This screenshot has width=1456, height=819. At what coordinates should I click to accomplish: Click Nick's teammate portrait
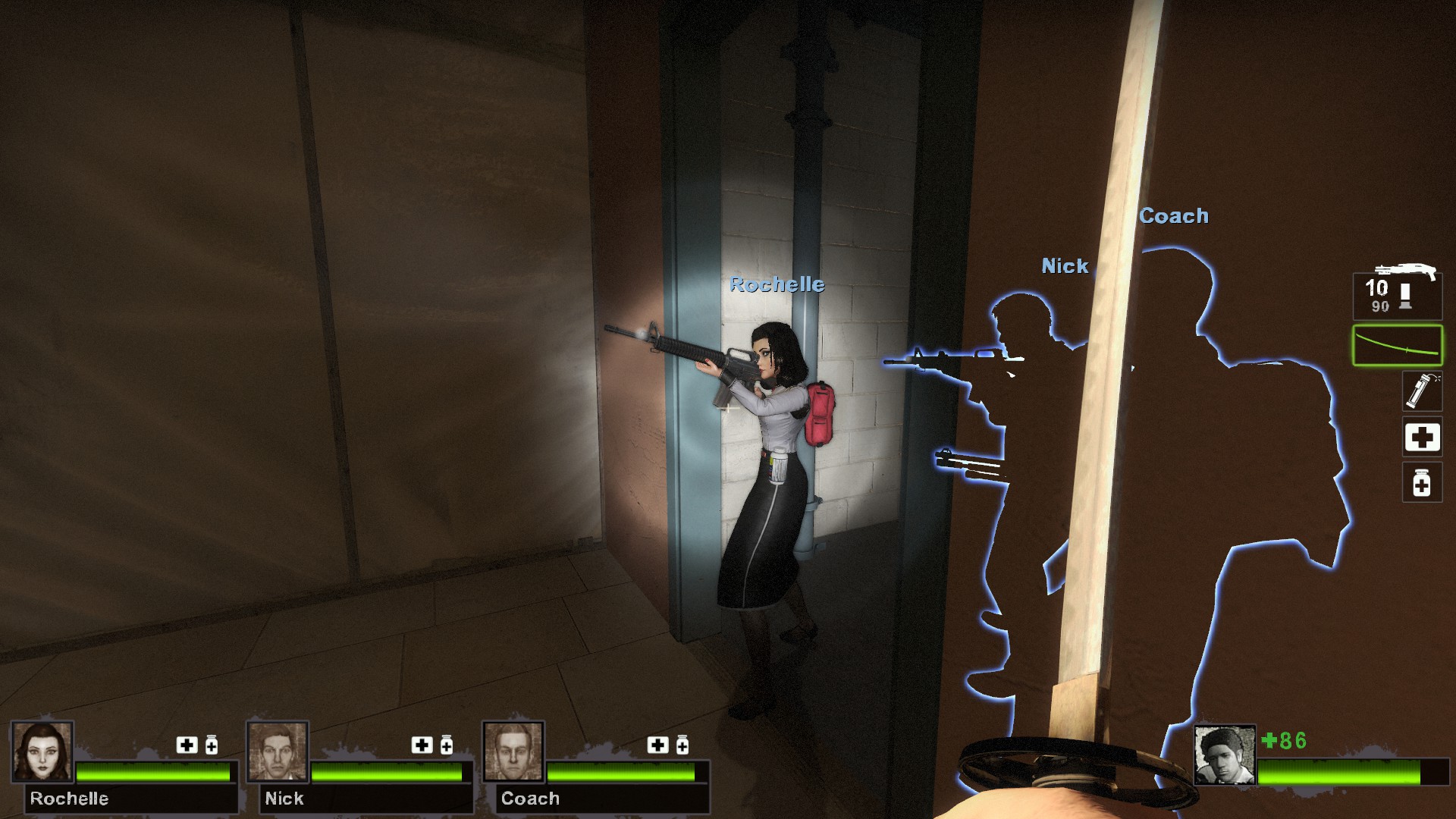tap(278, 752)
